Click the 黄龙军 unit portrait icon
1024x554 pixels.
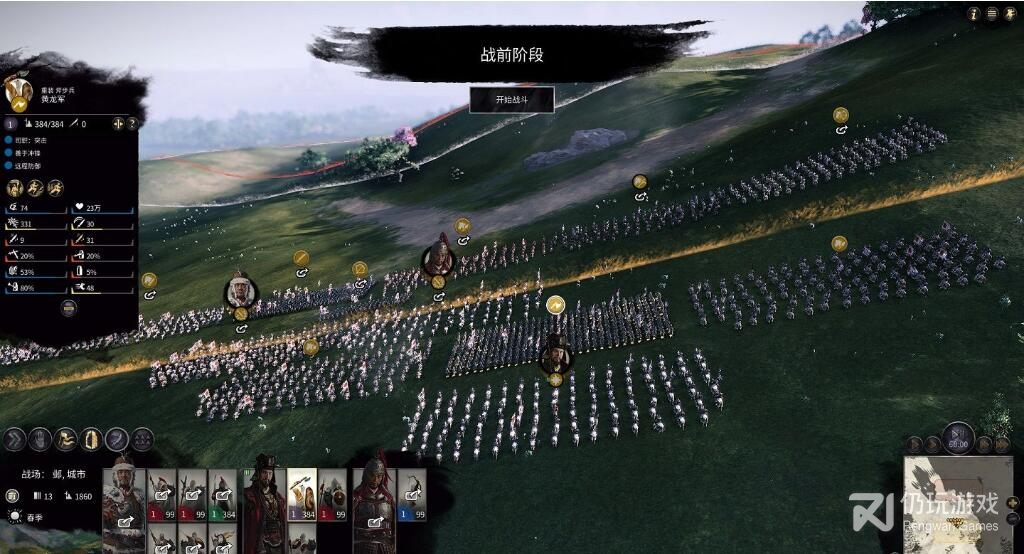coord(19,91)
